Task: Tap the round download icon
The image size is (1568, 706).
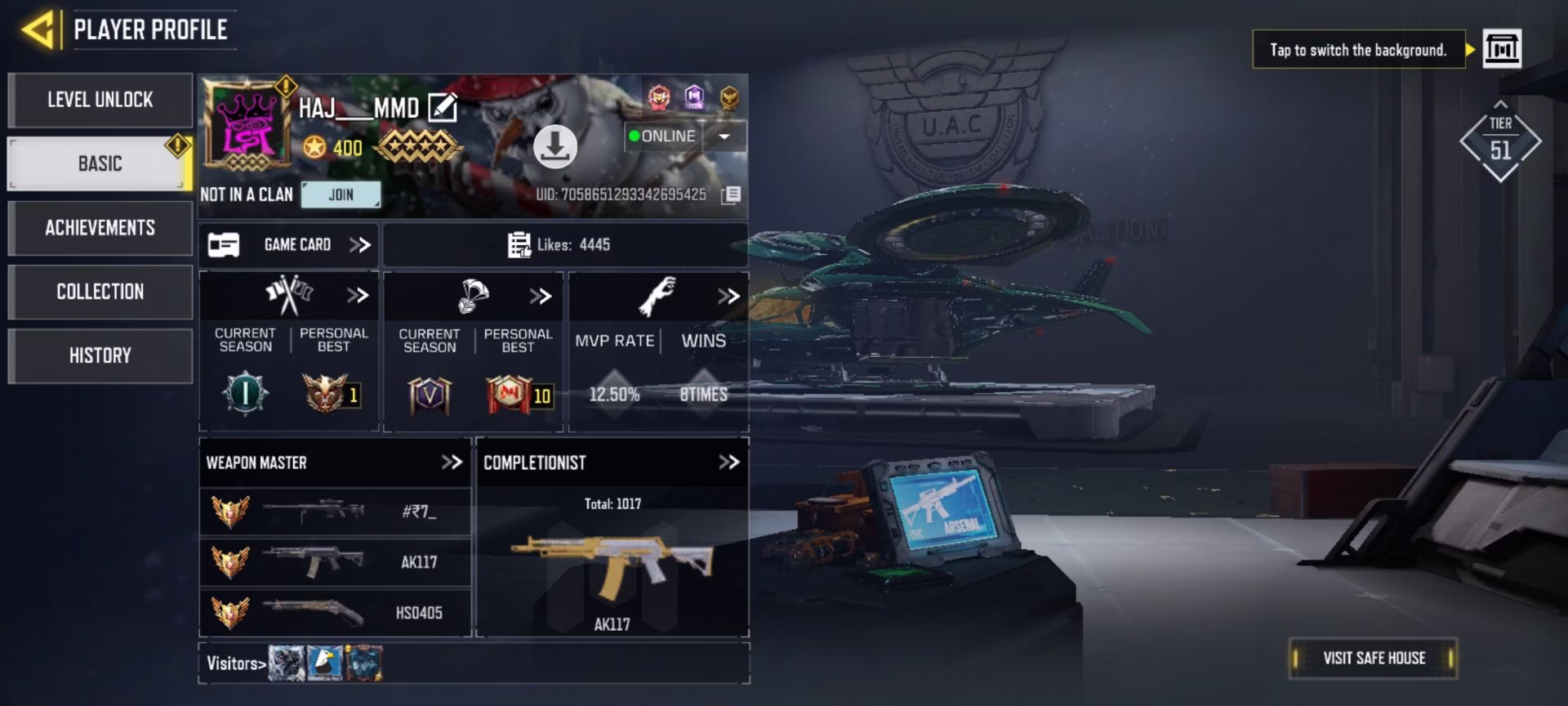Action: [555, 147]
